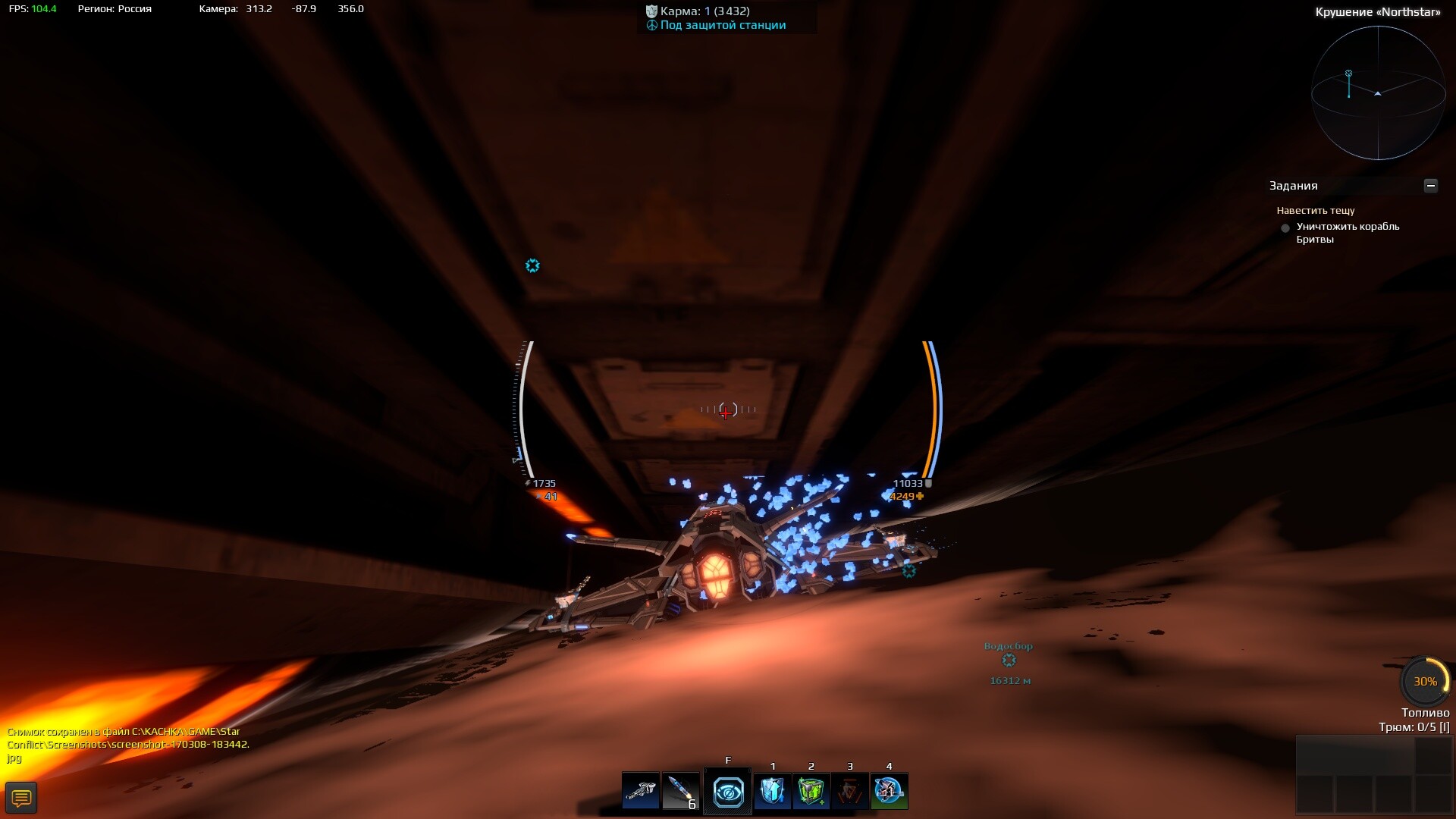Activate the blue shield boost module

(x=772, y=792)
